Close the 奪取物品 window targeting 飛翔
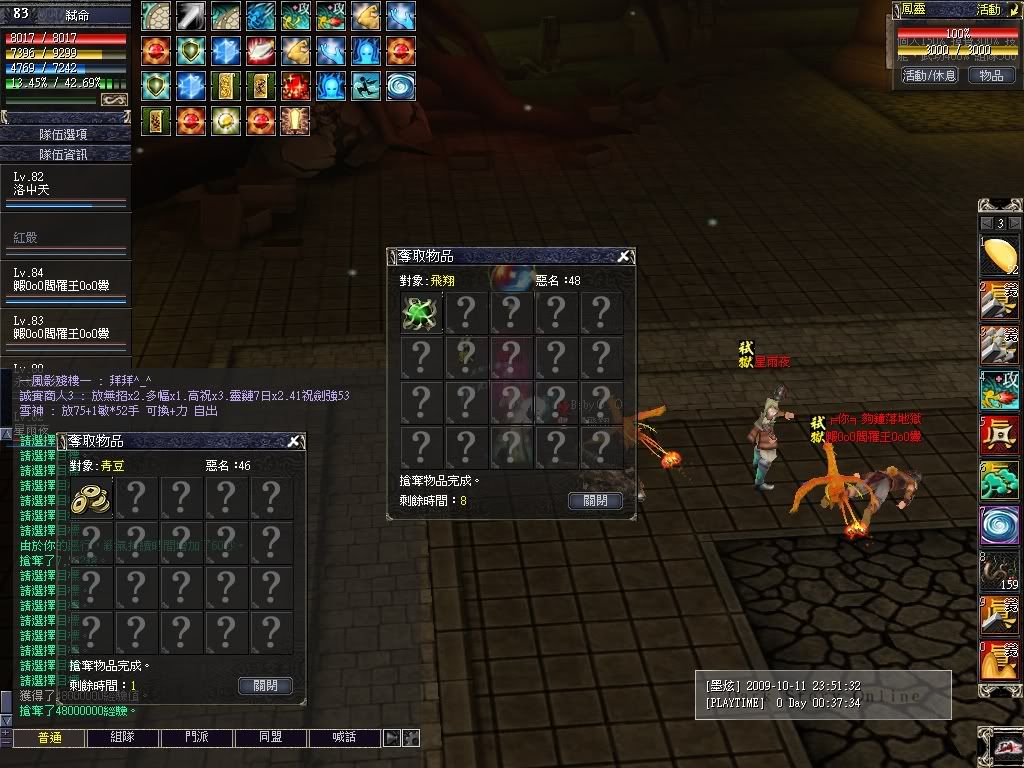 [x=623, y=257]
